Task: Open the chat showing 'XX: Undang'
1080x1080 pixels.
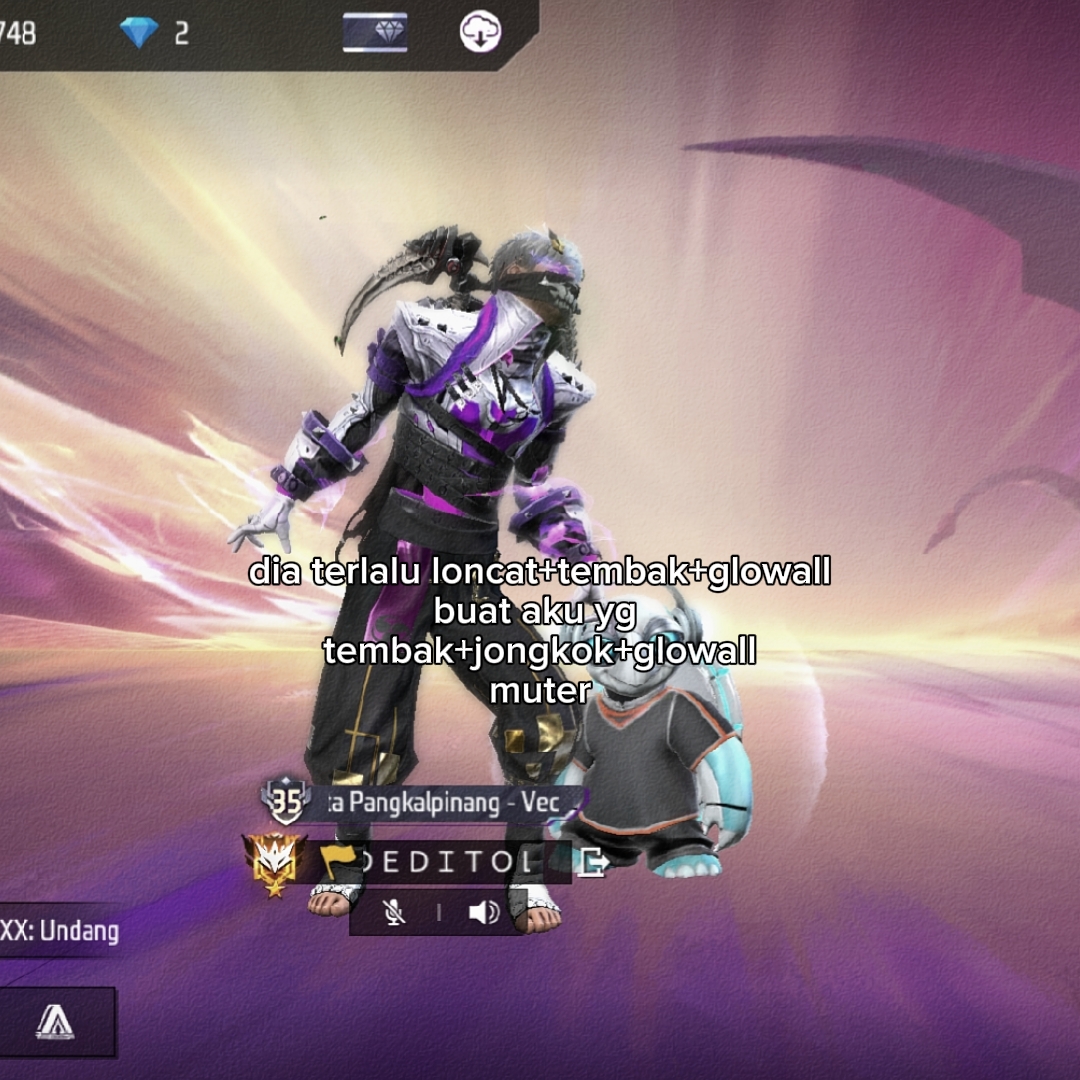Action: tap(60, 931)
